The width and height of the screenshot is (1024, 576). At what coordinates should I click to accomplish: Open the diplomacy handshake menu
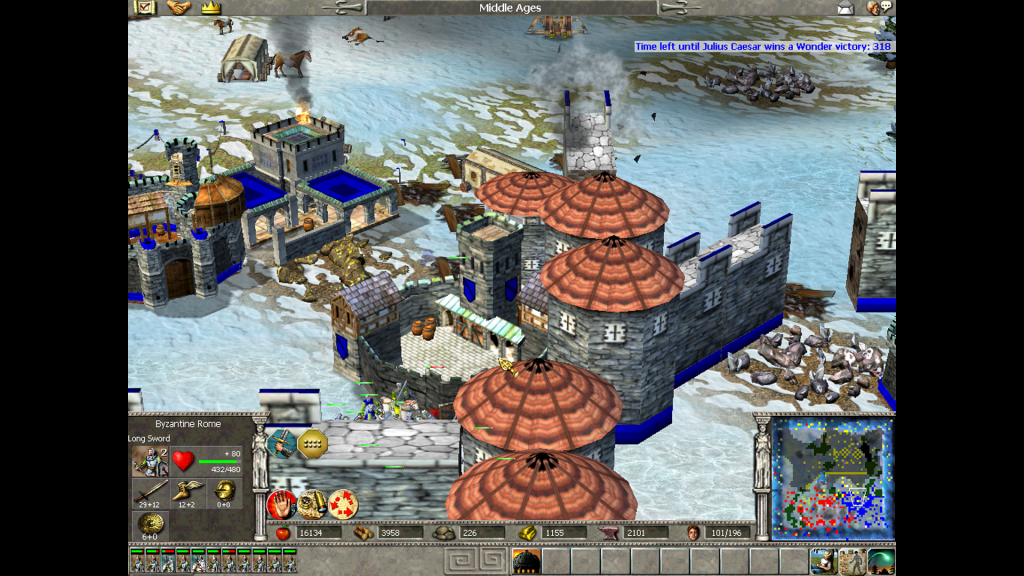[x=178, y=8]
